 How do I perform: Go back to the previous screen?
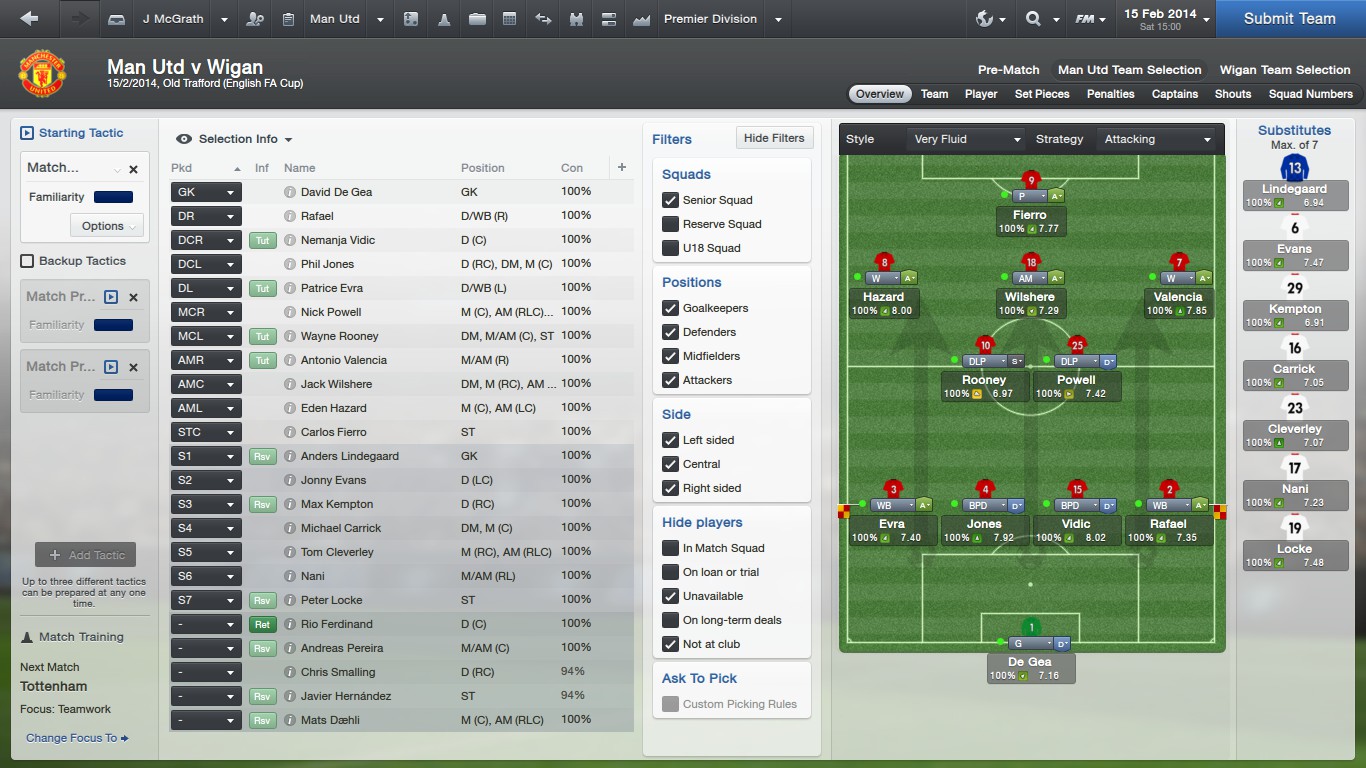tap(29, 18)
